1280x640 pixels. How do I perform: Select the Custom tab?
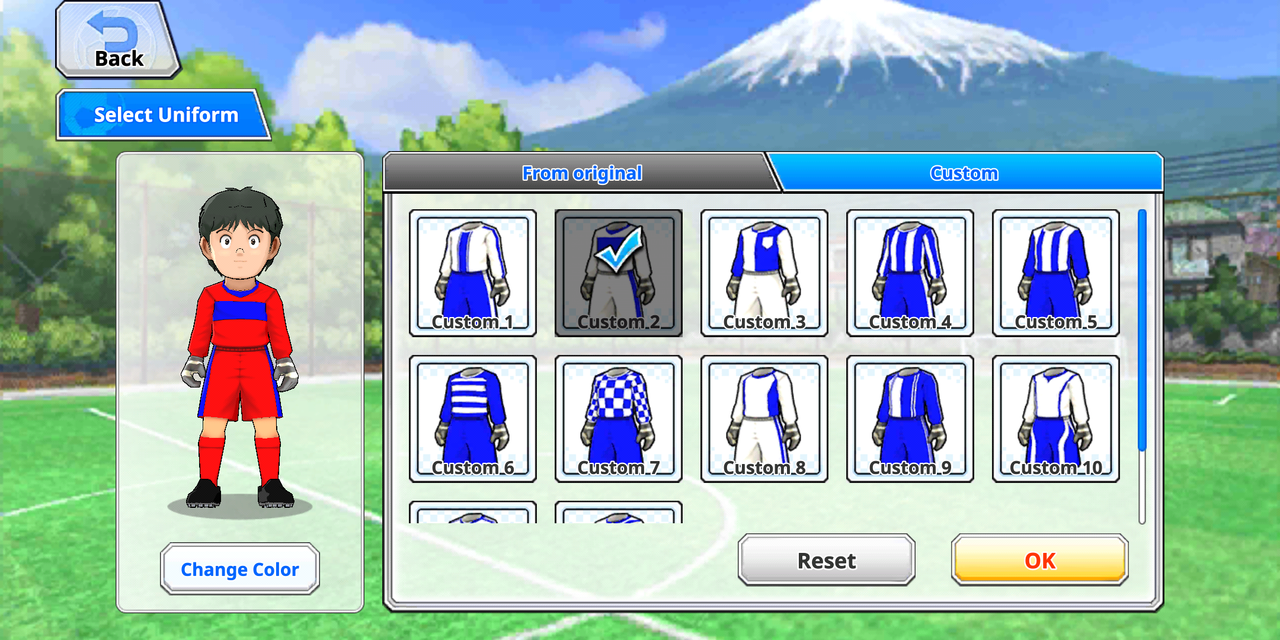[964, 173]
